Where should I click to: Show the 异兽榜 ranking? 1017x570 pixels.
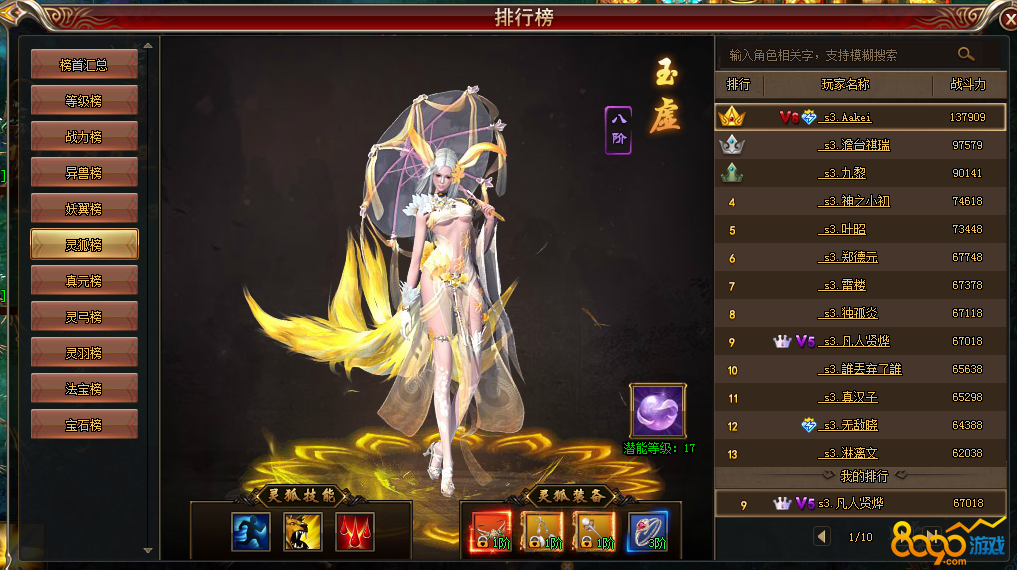(84, 173)
